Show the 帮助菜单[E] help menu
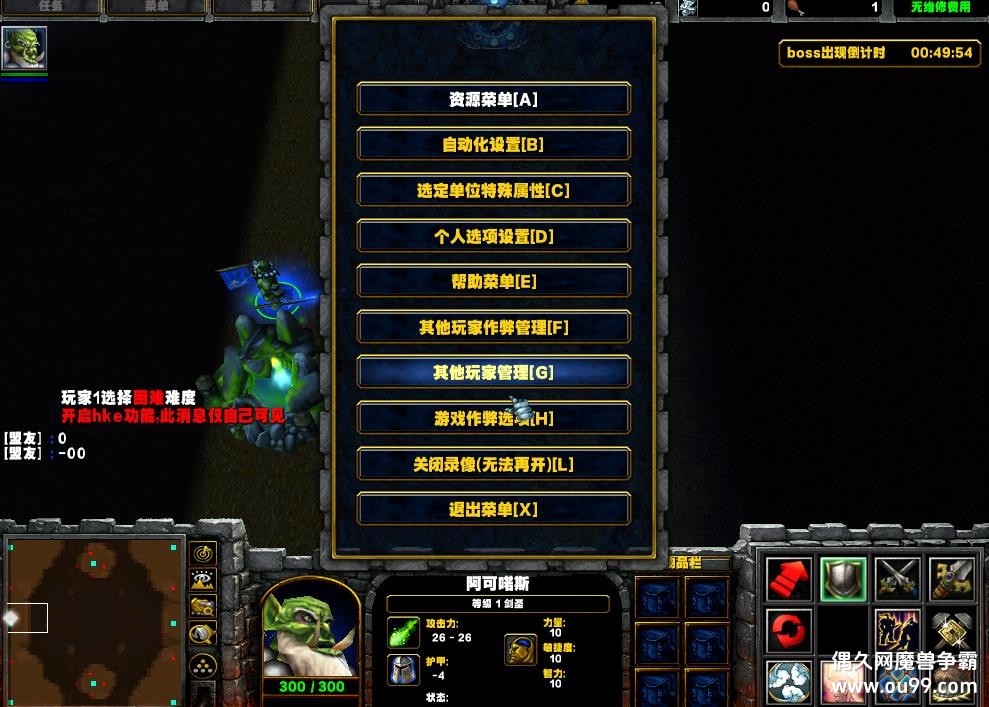This screenshot has width=989, height=707. pos(493,282)
